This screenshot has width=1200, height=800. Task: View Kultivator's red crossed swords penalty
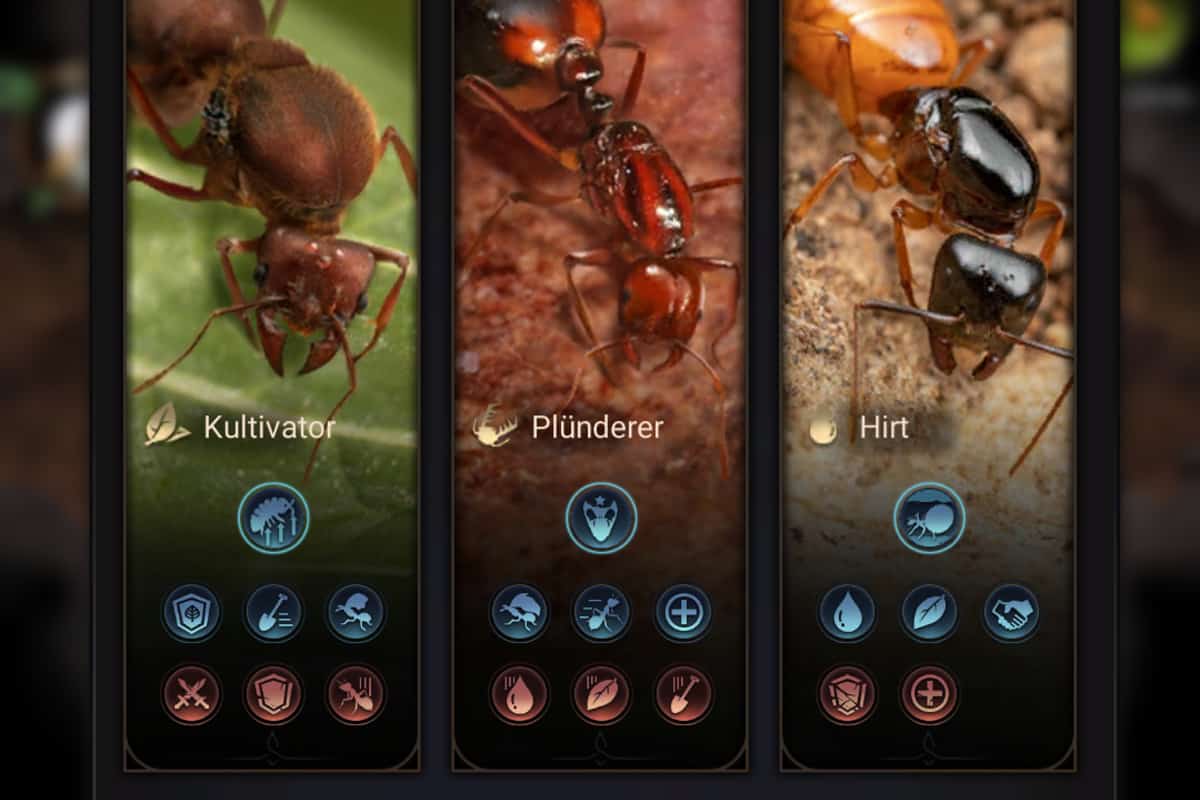tap(191, 693)
